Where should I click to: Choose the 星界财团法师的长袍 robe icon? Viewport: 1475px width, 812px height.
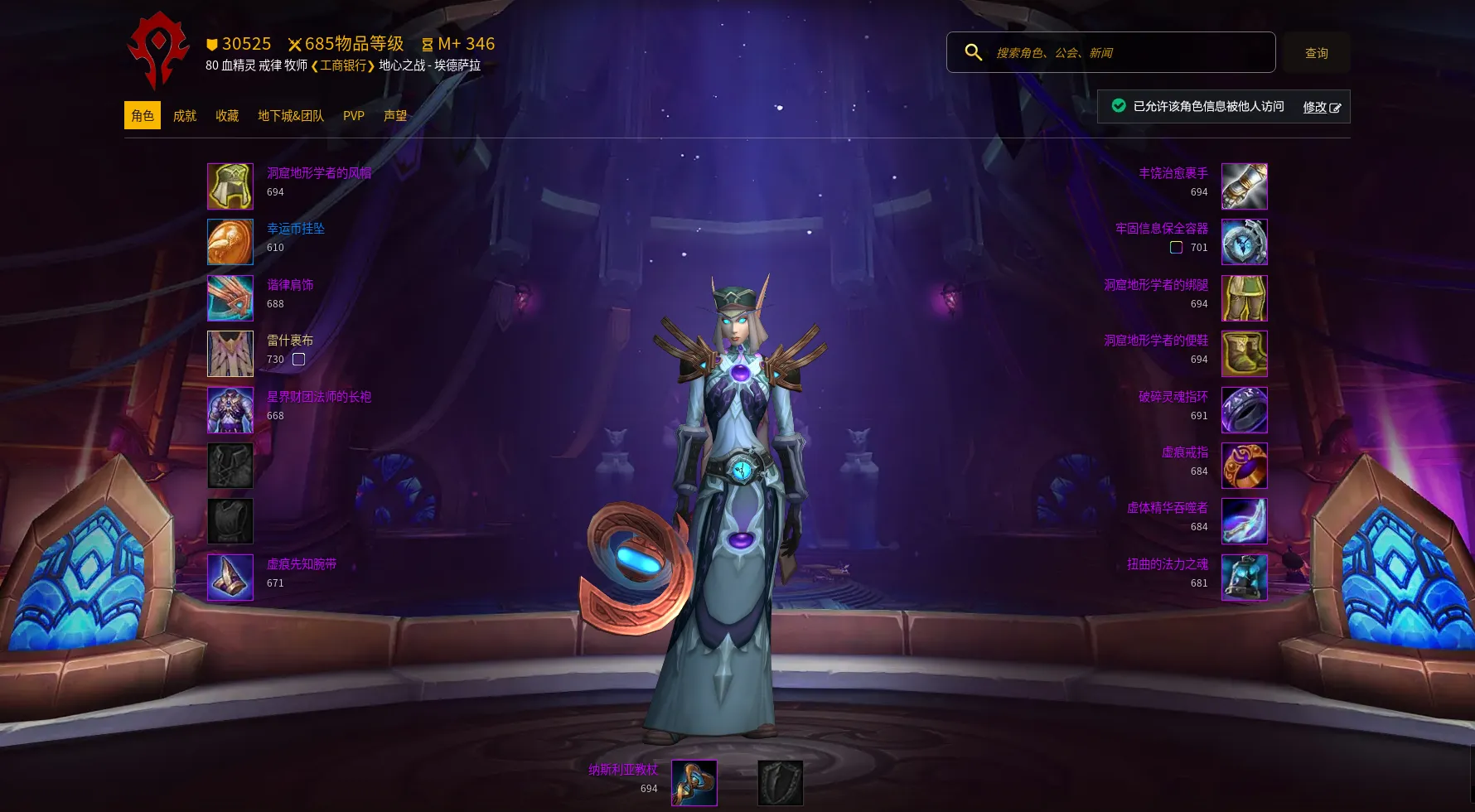[230, 410]
